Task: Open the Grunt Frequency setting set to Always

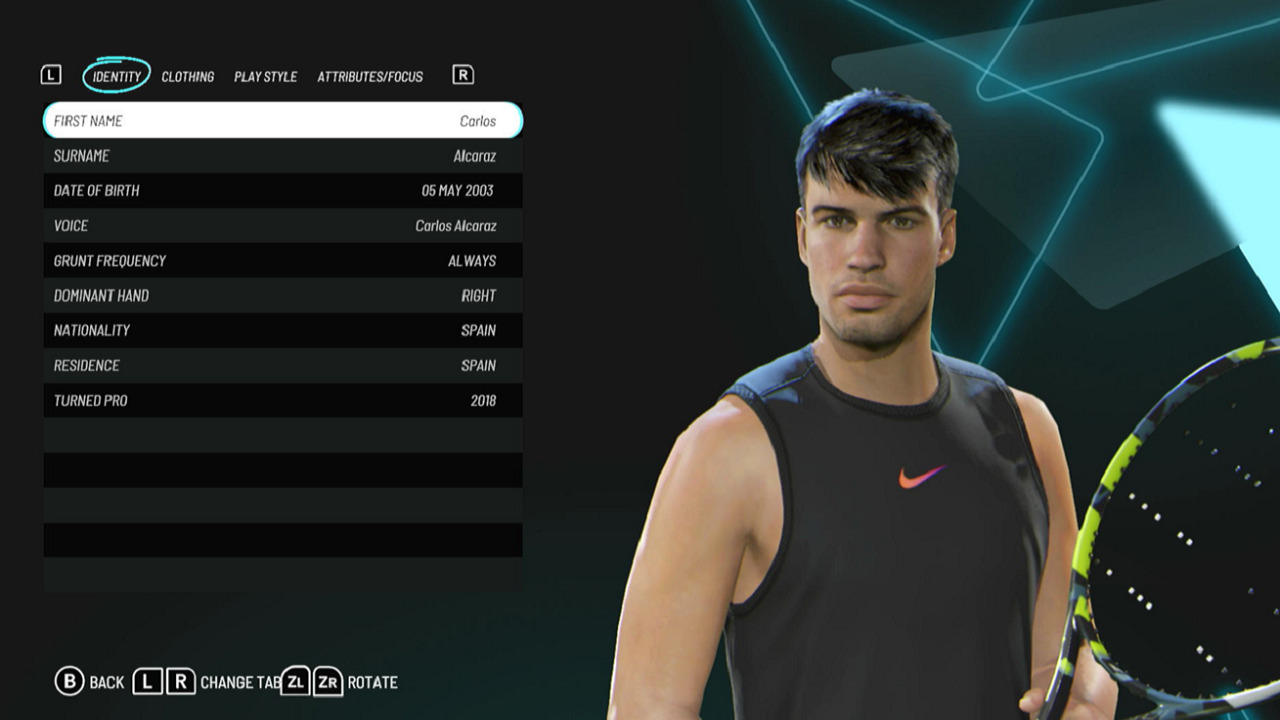Action: [280, 260]
